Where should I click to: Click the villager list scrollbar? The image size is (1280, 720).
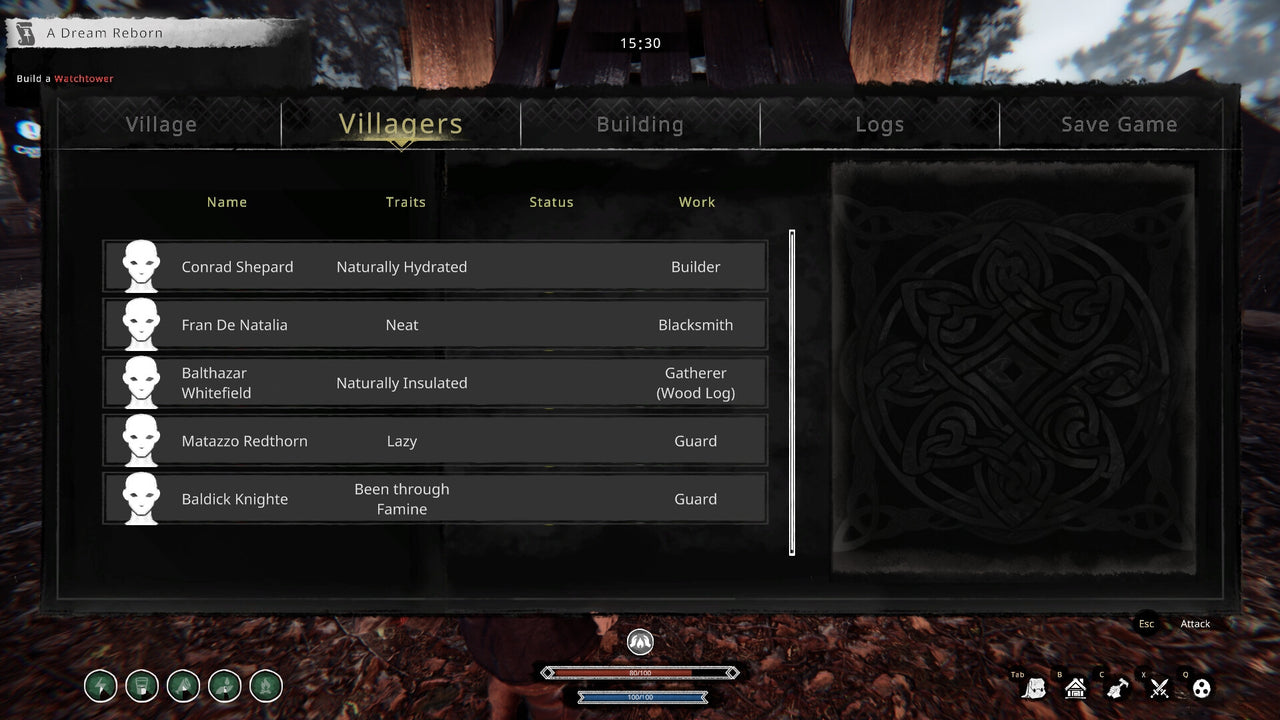[x=792, y=390]
